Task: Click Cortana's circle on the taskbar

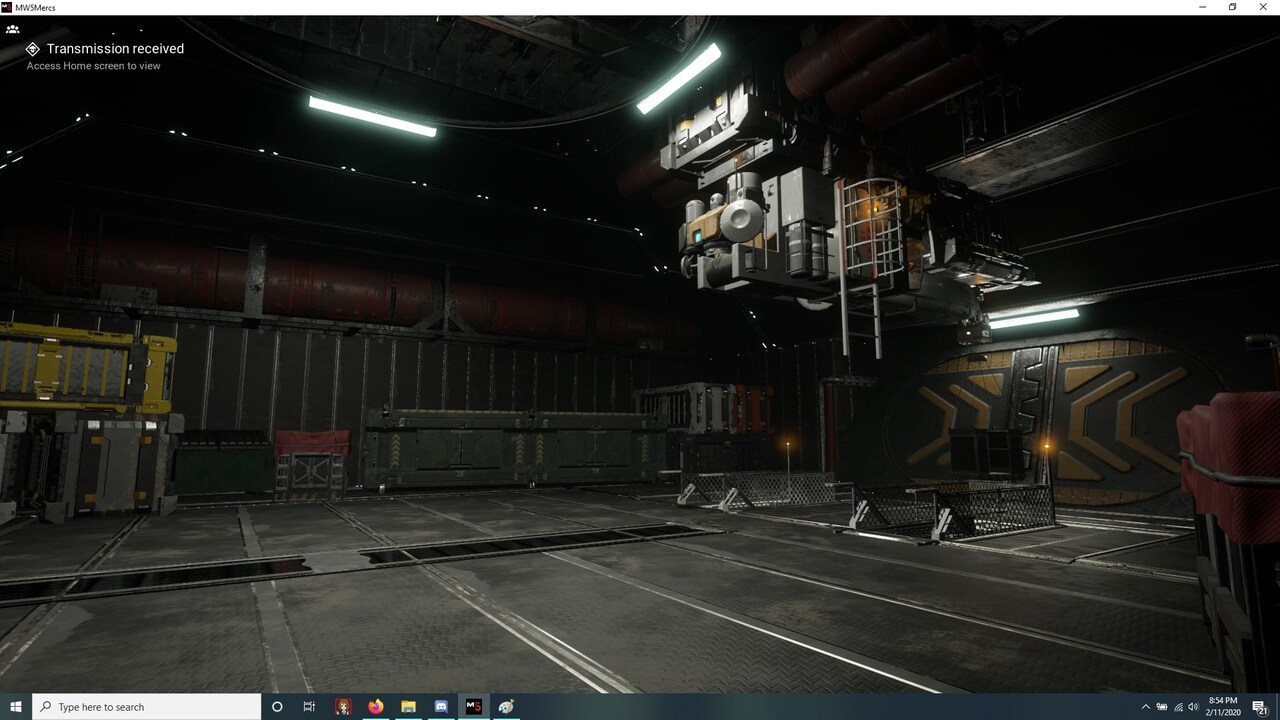Action: pyautogui.click(x=276, y=707)
